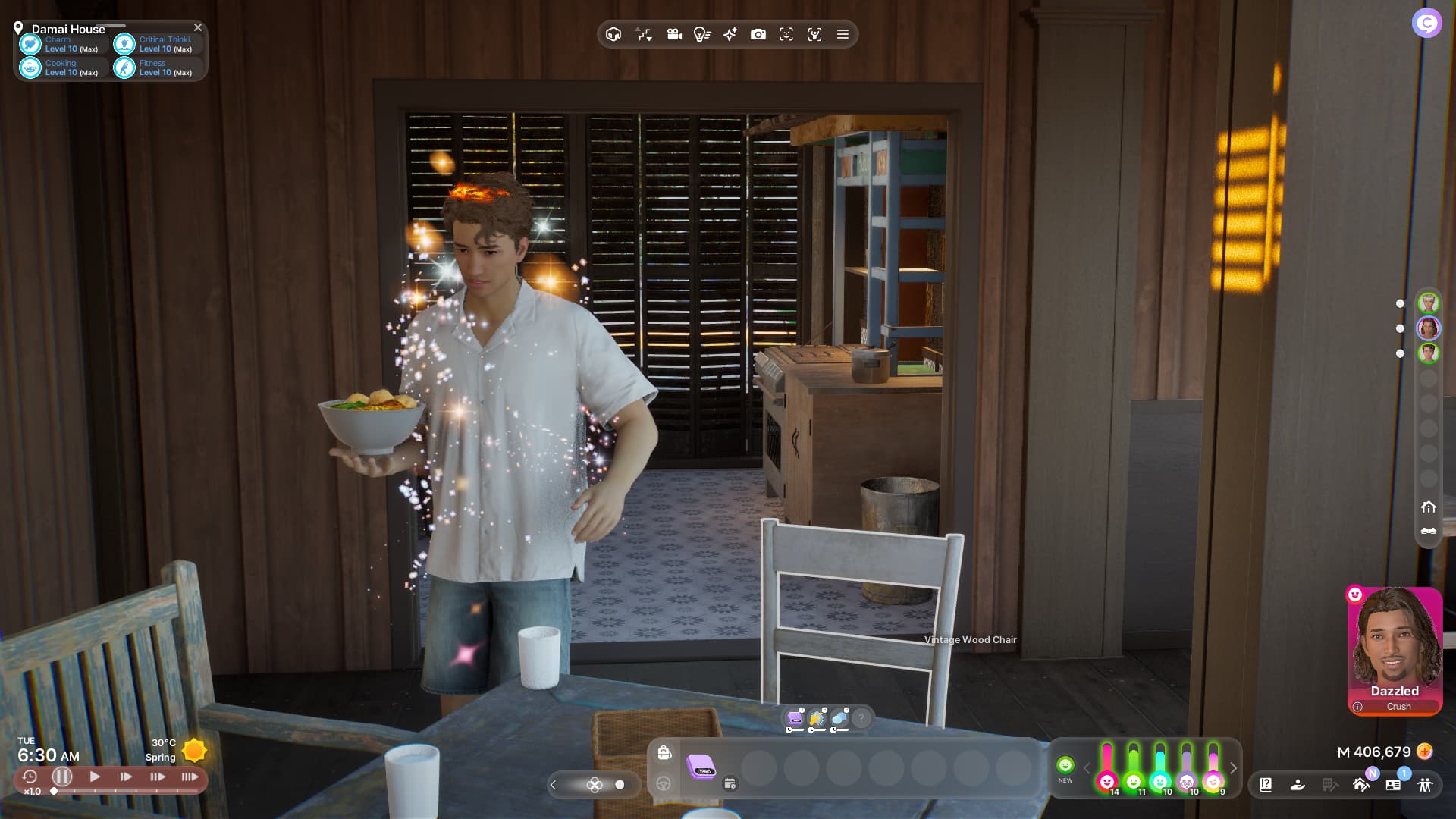The image size is (1456, 819).
Task: Click the home icon in the right sidebar
Action: [1429, 507]
